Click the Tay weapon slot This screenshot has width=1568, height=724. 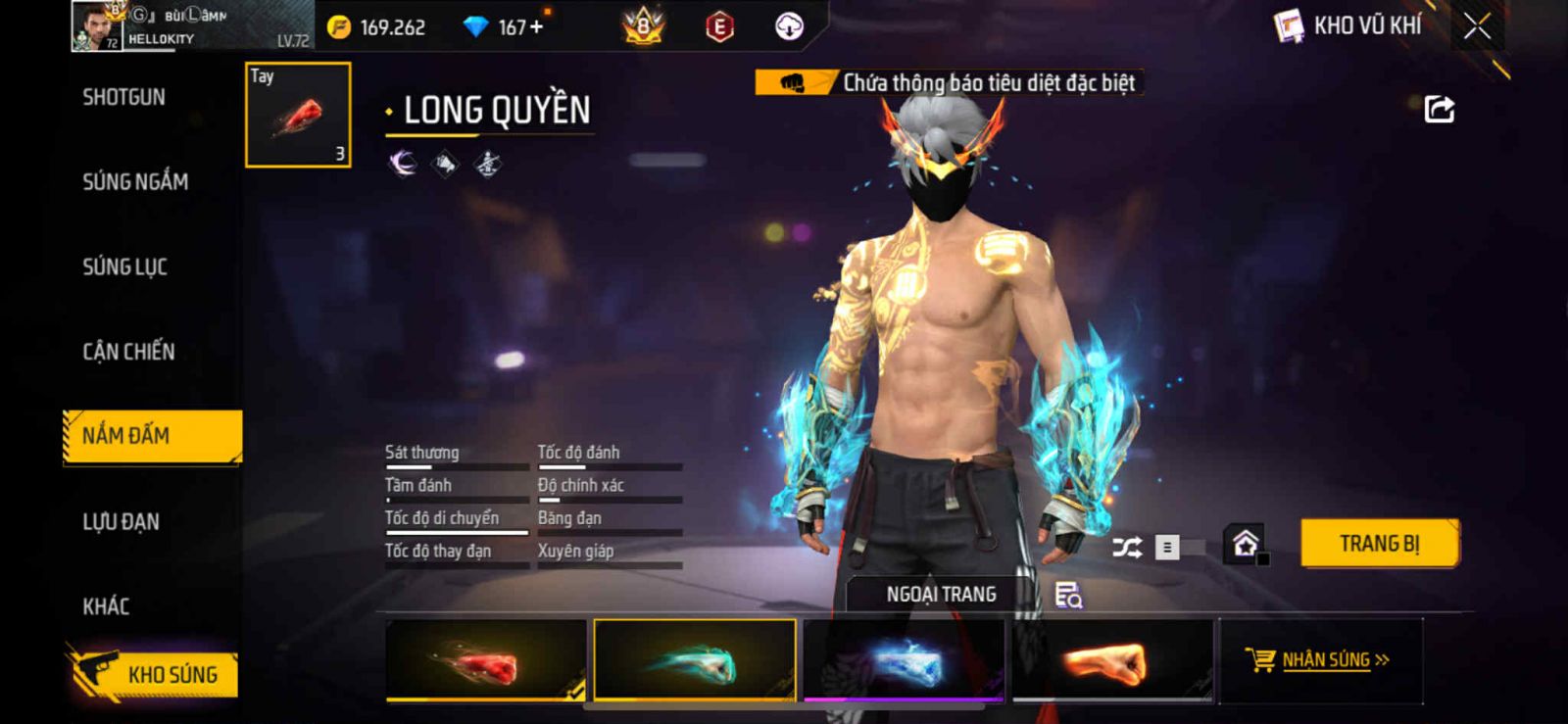(298, 115)
